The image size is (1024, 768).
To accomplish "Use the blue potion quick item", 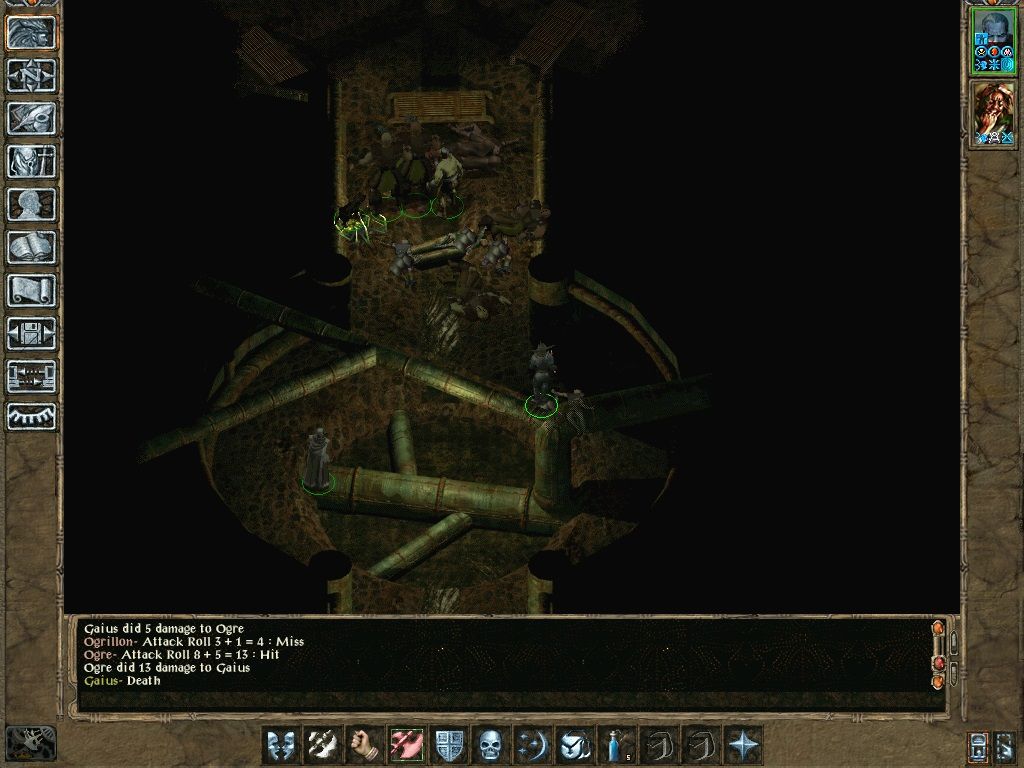I will click(616, 745).
